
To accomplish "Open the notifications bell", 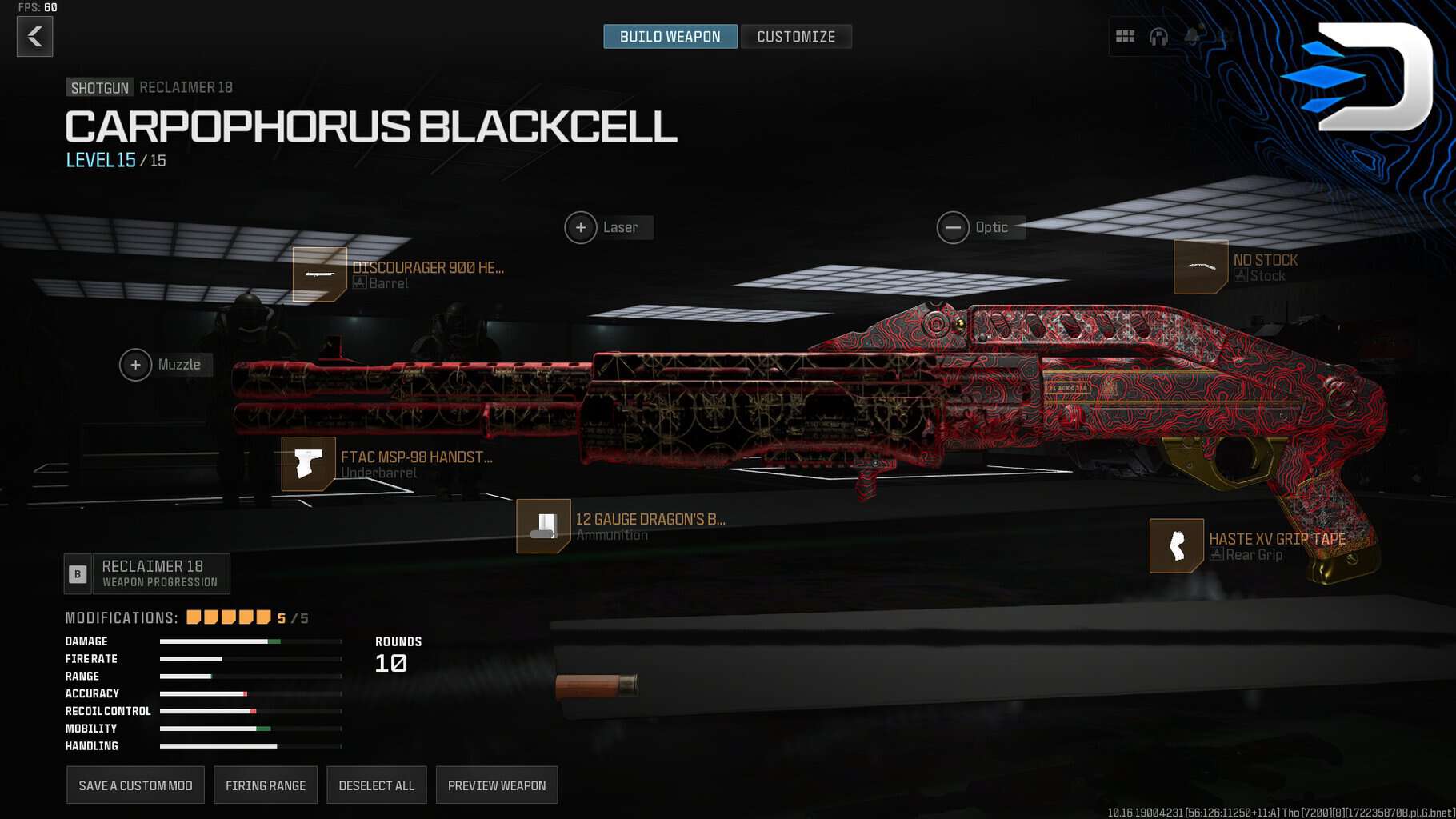I will pos(1193,37).
